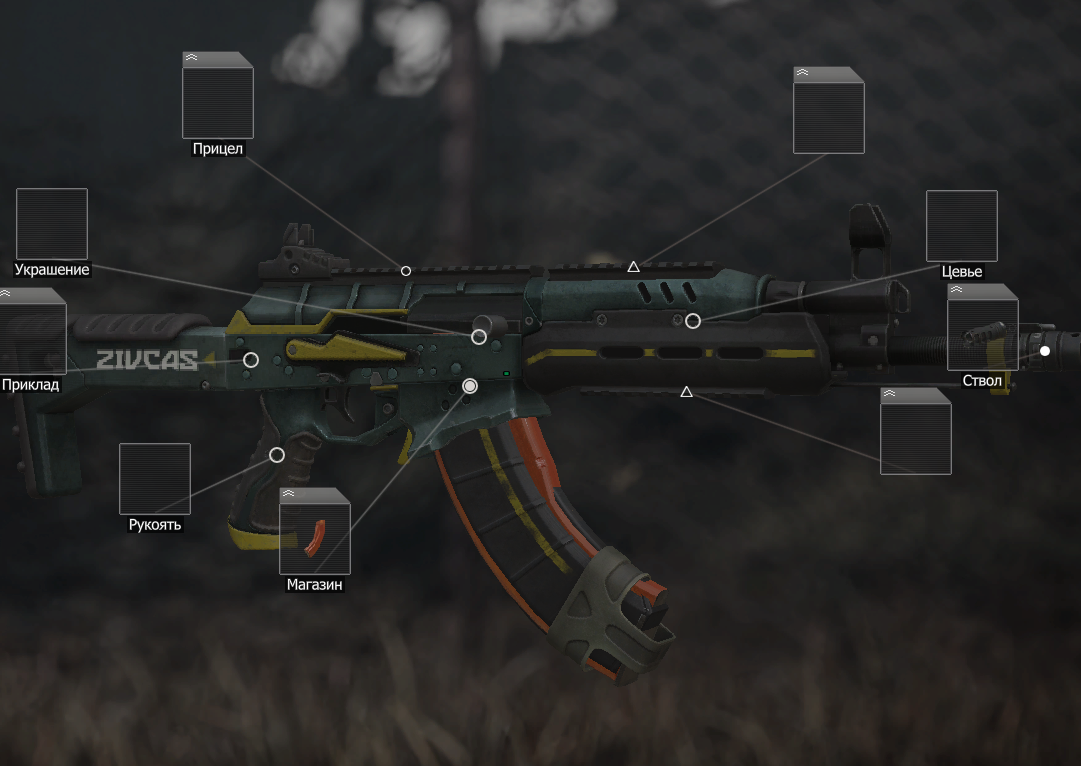The image size is (1081, 766).
Task: Open the unlabeled slot linked to the bottom rail
Action: 915,431
